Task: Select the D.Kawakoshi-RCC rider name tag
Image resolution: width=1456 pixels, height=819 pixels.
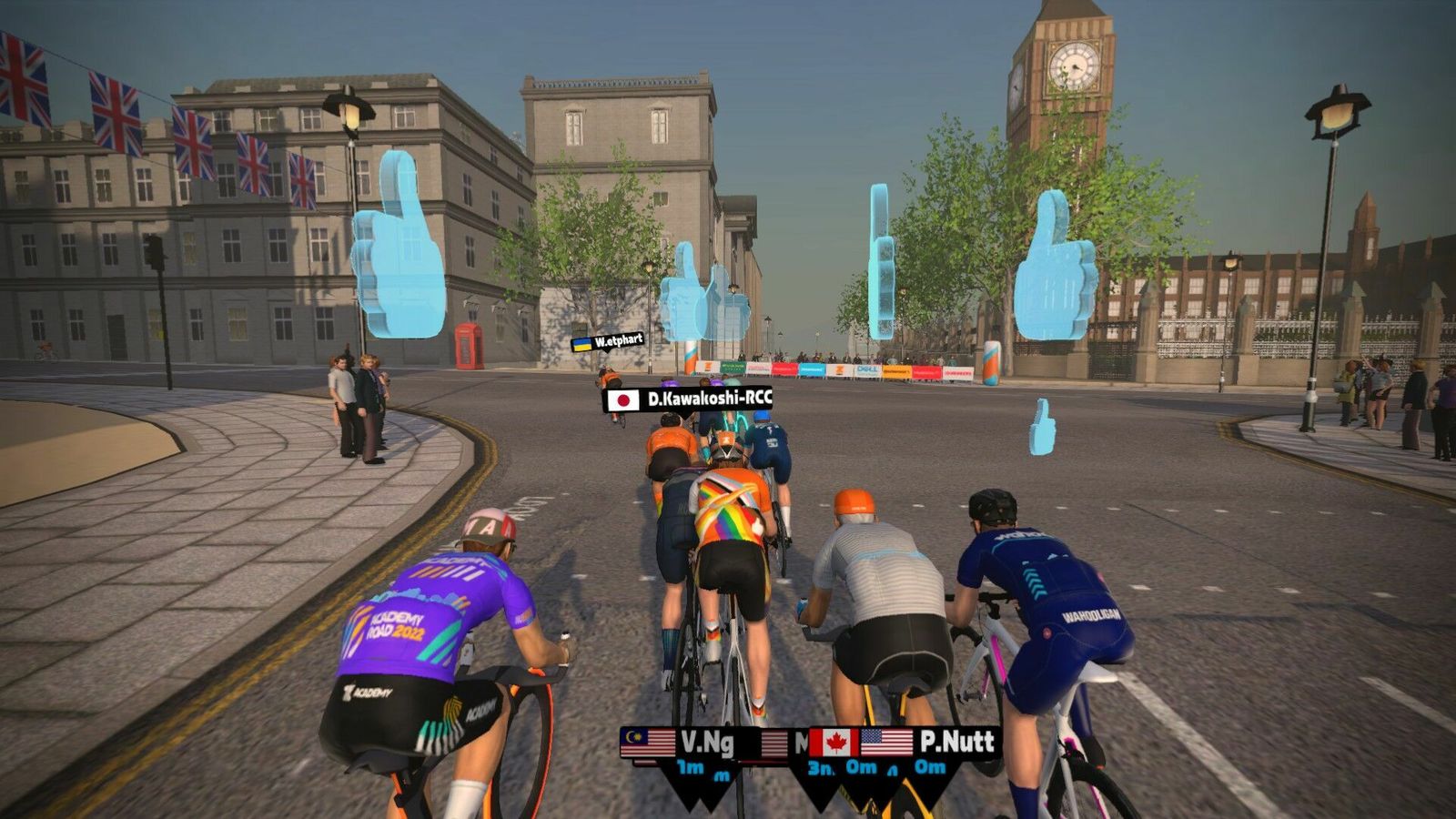Action: 689,399
